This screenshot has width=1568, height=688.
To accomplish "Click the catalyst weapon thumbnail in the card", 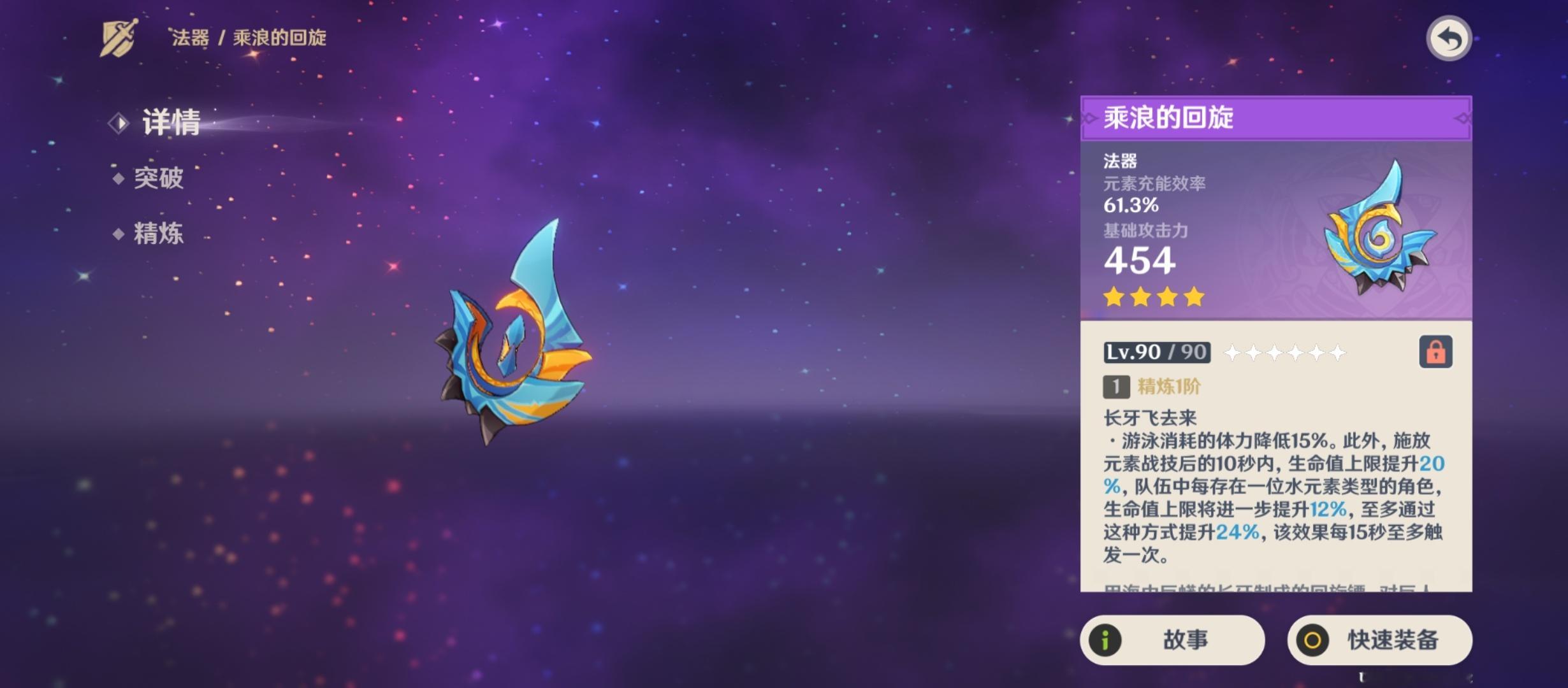I will pyautogui.click(x=1379, y=231).
